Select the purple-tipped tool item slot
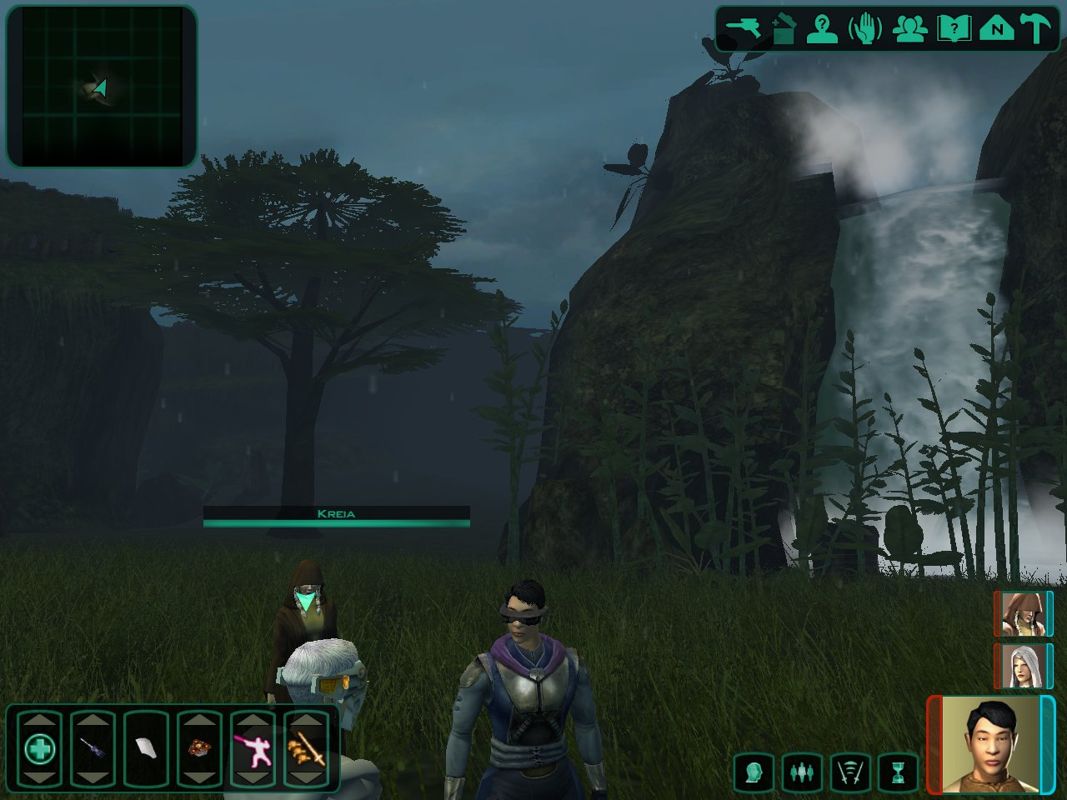The width and height of the screenshot is (1067, 800). 93,748
